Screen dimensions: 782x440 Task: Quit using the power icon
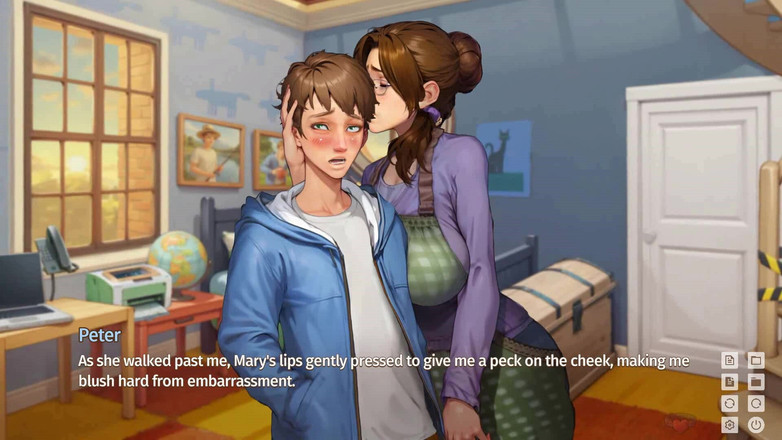pos(756,425)
